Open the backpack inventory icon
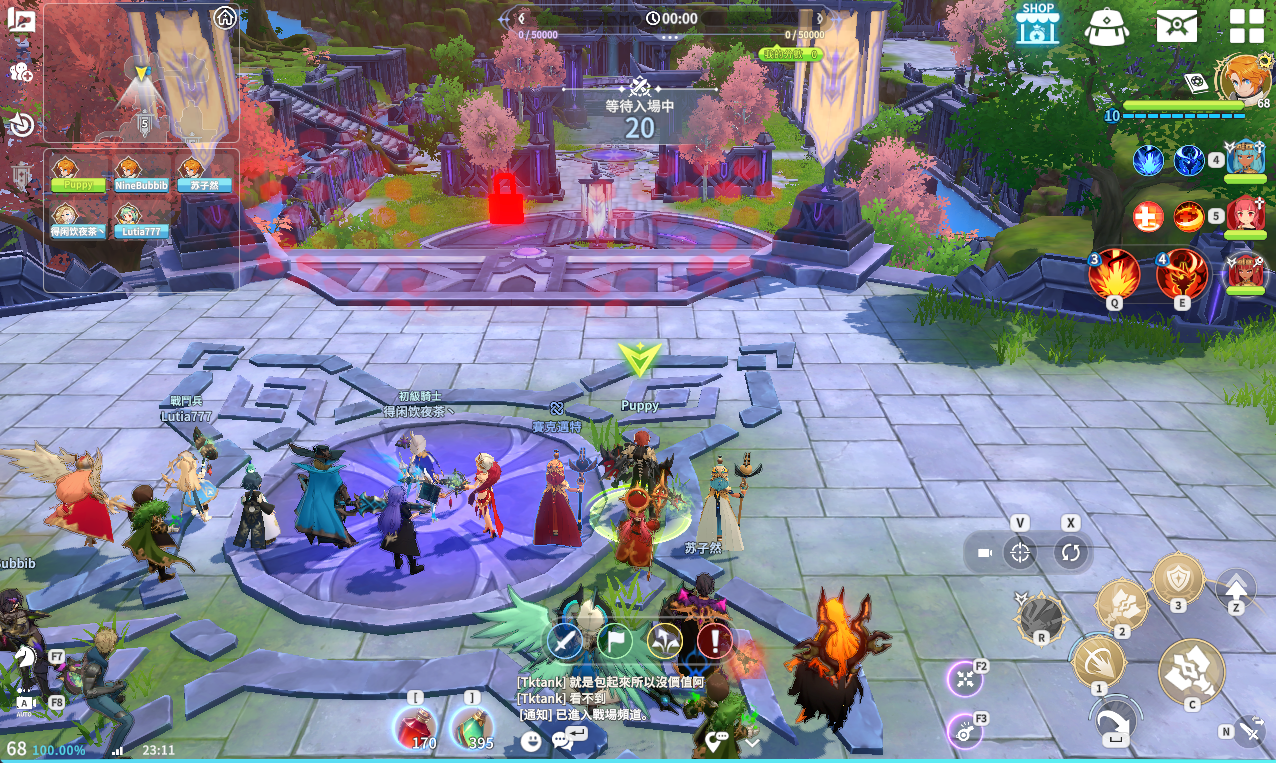Image resolution: width=1276 pixels, height=763 pixels. click(1107, 26)
